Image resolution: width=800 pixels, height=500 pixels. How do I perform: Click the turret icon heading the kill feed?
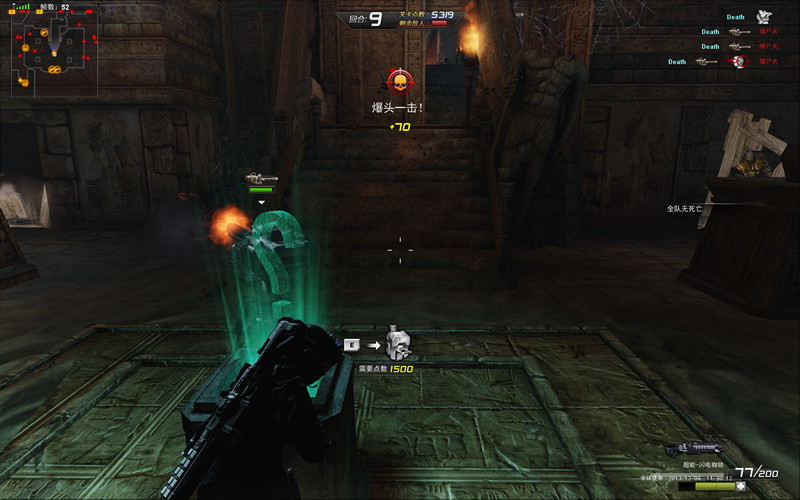pyautogui.click(x=765, y=17)
